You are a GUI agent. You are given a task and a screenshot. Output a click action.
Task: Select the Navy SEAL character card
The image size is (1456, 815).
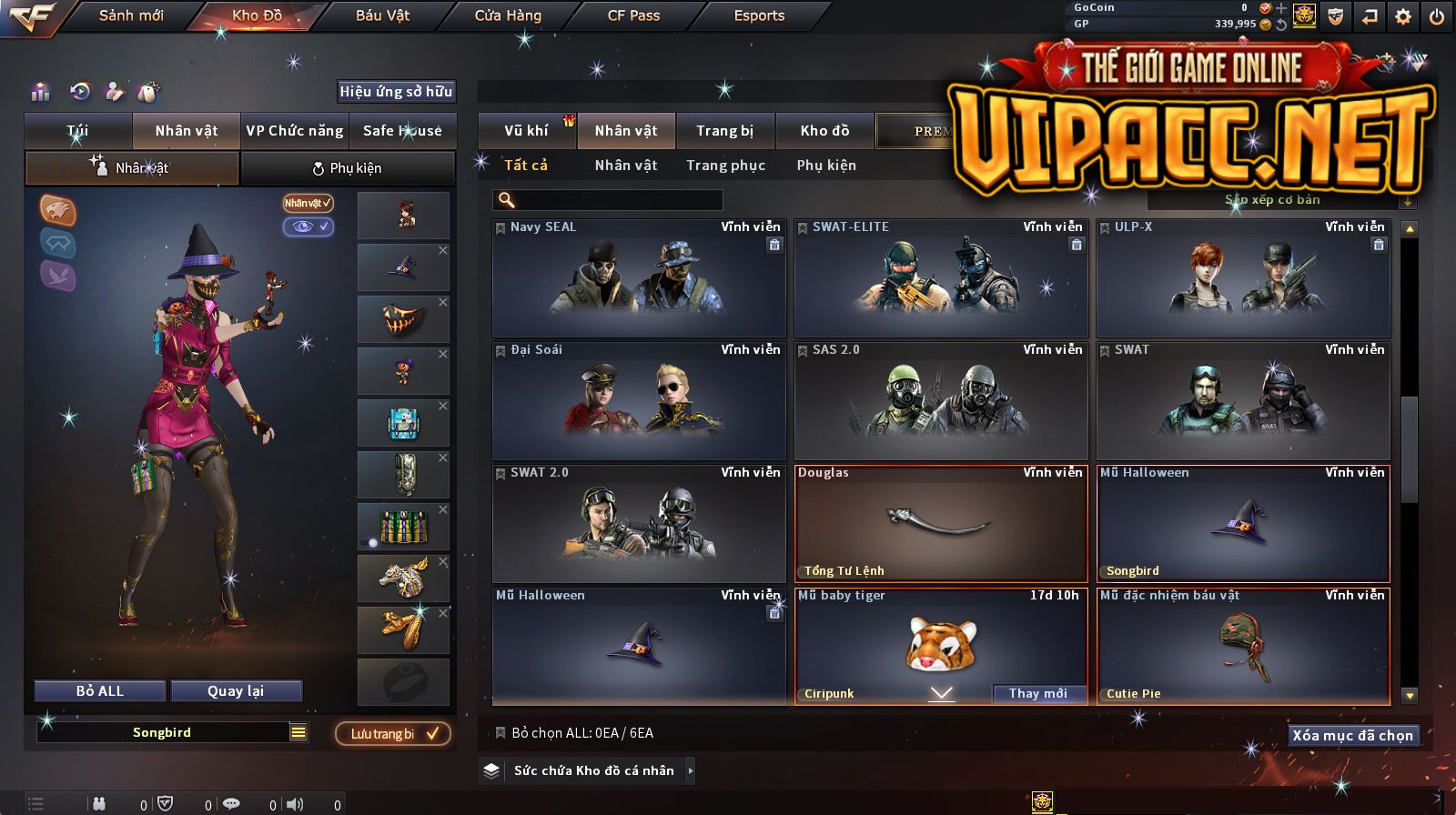tap(639, 278)
